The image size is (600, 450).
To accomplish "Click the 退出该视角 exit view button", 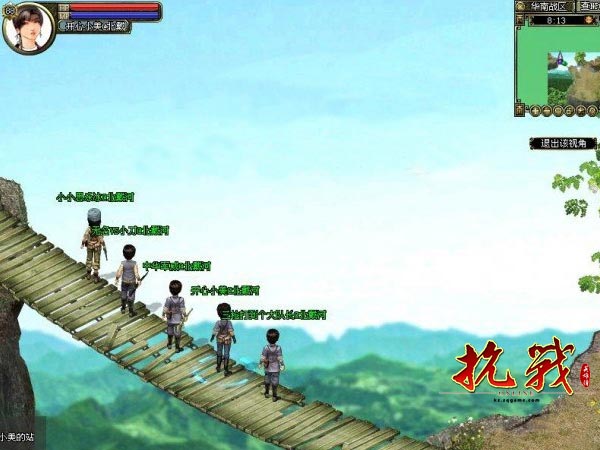I will coord(561,143).
